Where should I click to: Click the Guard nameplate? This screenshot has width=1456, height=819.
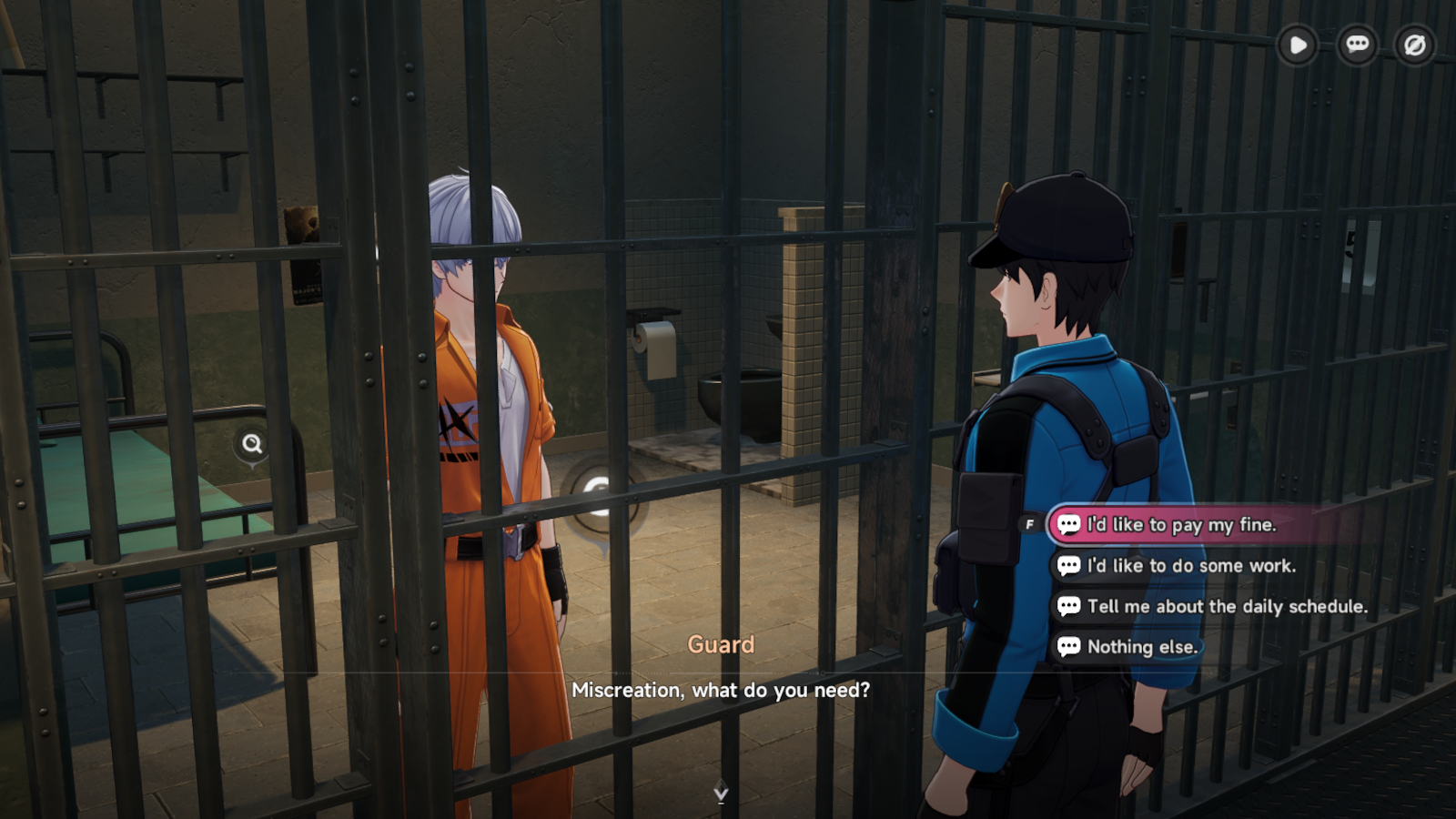tap(721, 644)
